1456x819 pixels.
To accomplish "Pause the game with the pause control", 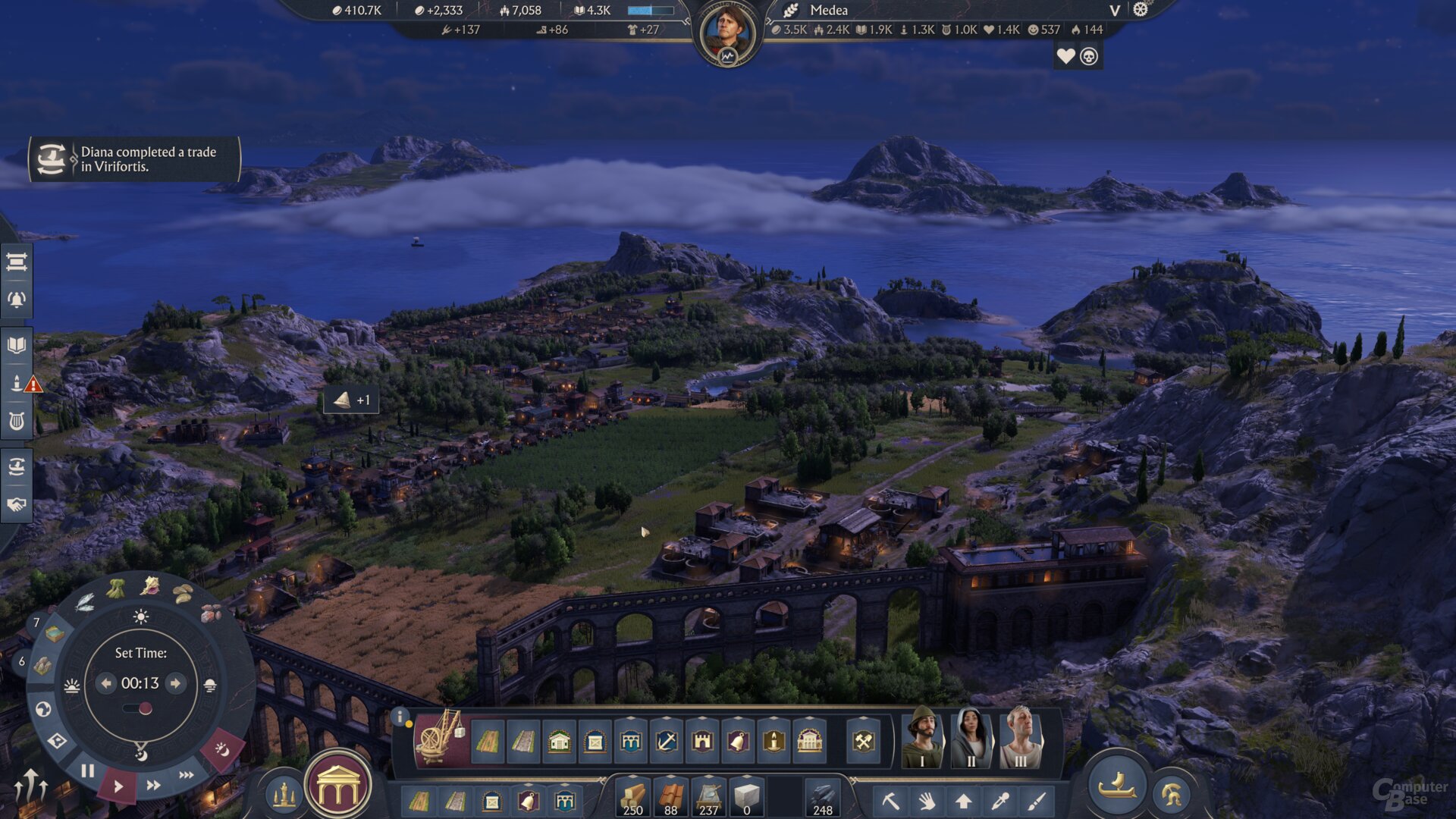I will tap(88, 770).
